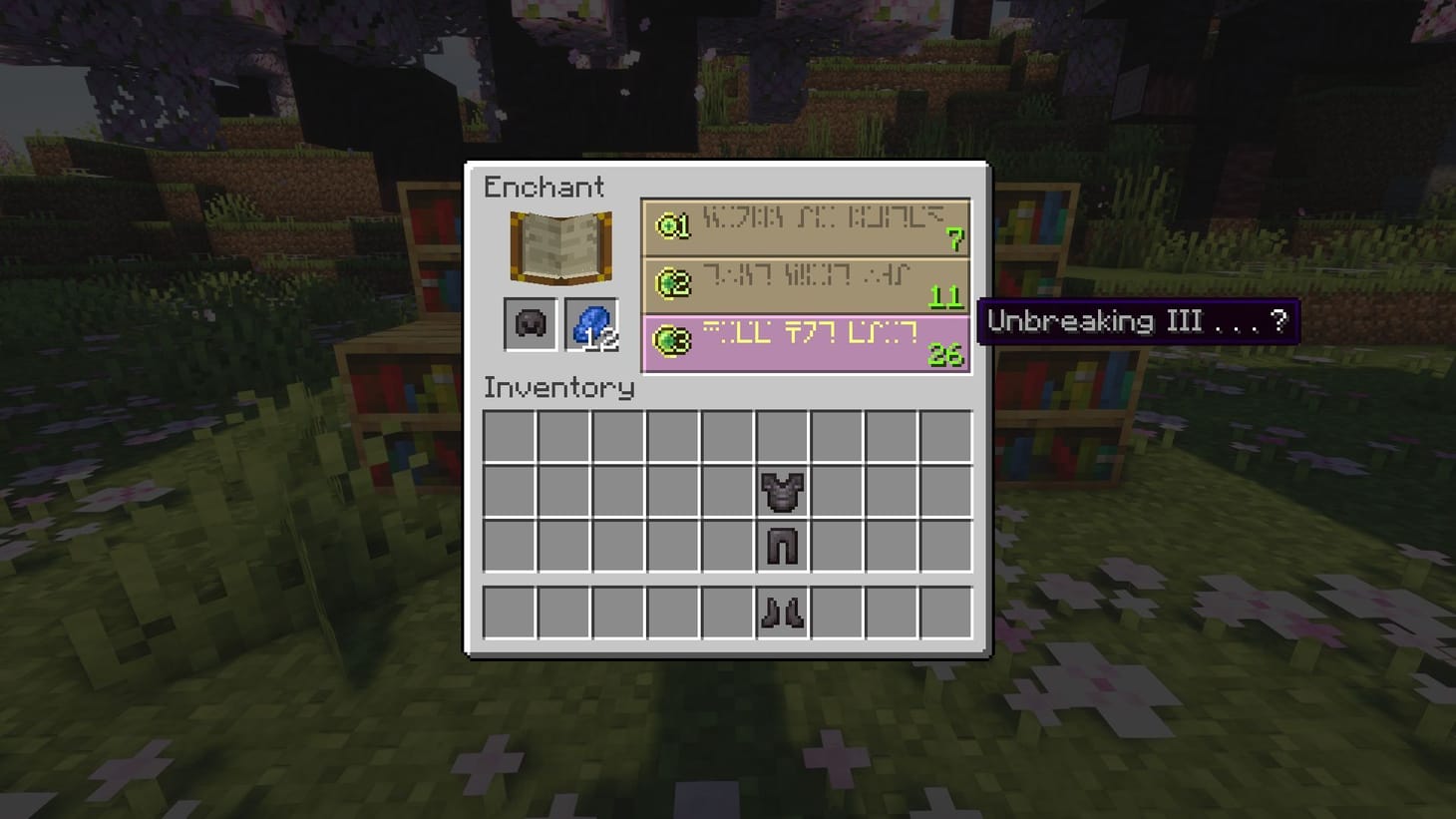Select the lapis lazuli stack of 12
The image size is (1456, 819).
pyautogui.click(x=590, y=326)
